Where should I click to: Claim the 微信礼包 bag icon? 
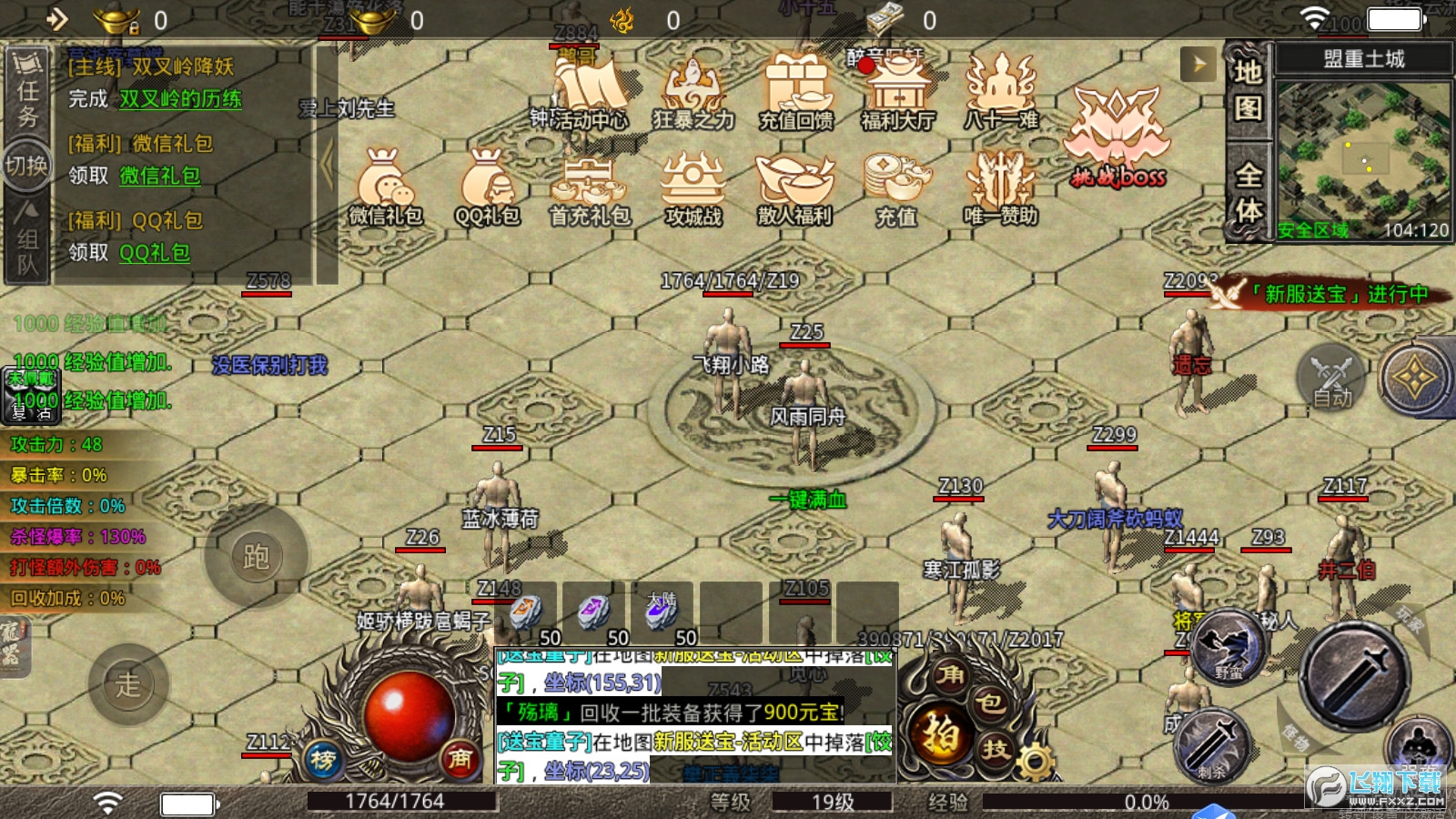tap(386, 187)
